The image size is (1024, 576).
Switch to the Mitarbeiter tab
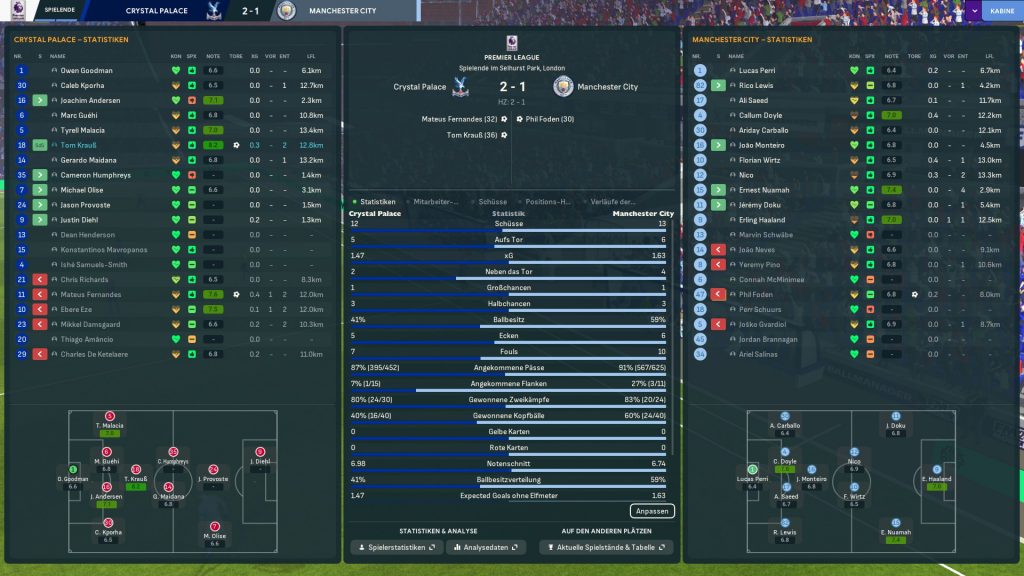pyautogui.click(x=436, y=202)
